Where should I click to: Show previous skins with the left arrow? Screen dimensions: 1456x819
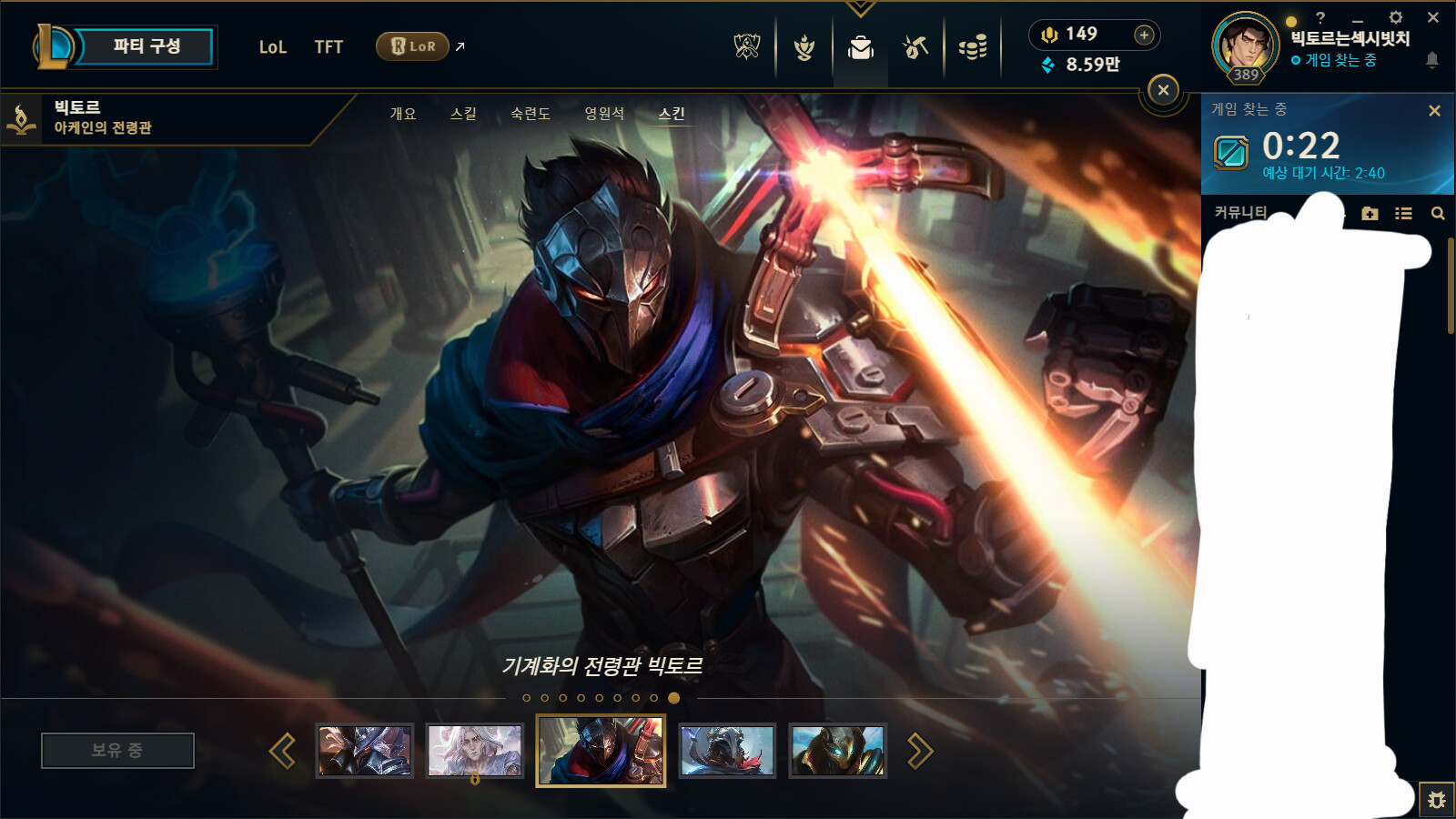282,751
